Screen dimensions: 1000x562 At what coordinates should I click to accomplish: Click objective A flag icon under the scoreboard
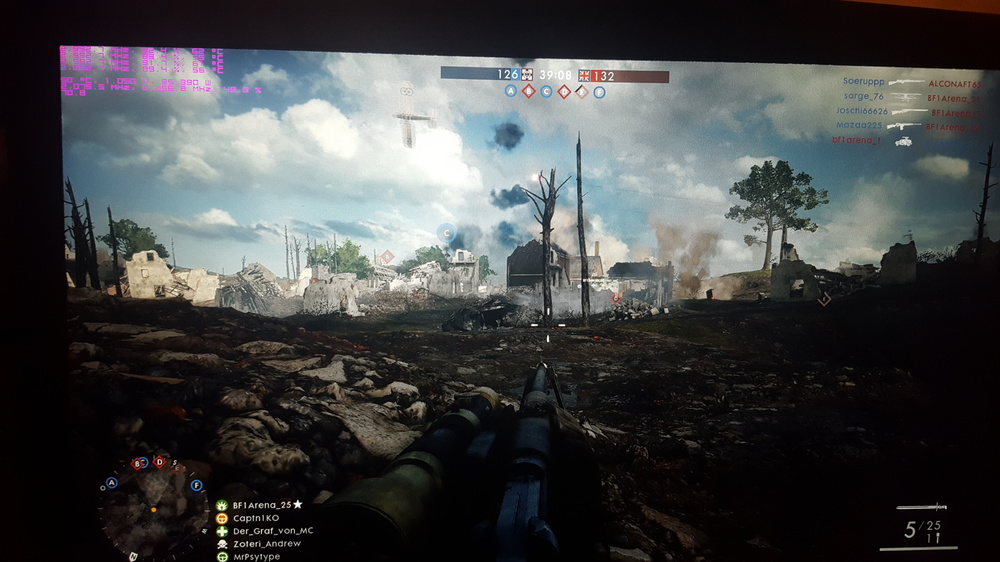[x=510, y=91]
